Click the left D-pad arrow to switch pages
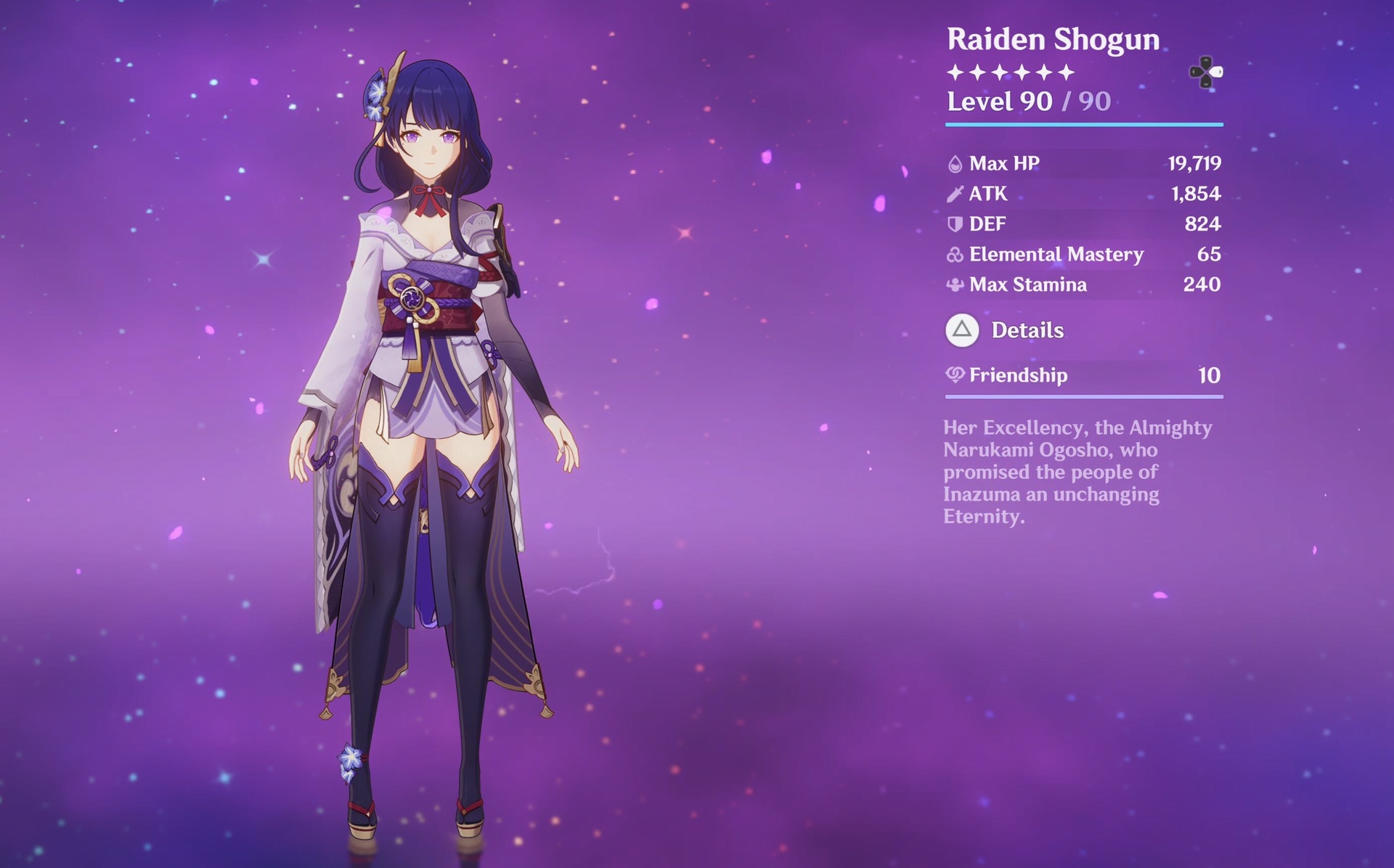The image size is (1394, 868). coord(1196,70)
